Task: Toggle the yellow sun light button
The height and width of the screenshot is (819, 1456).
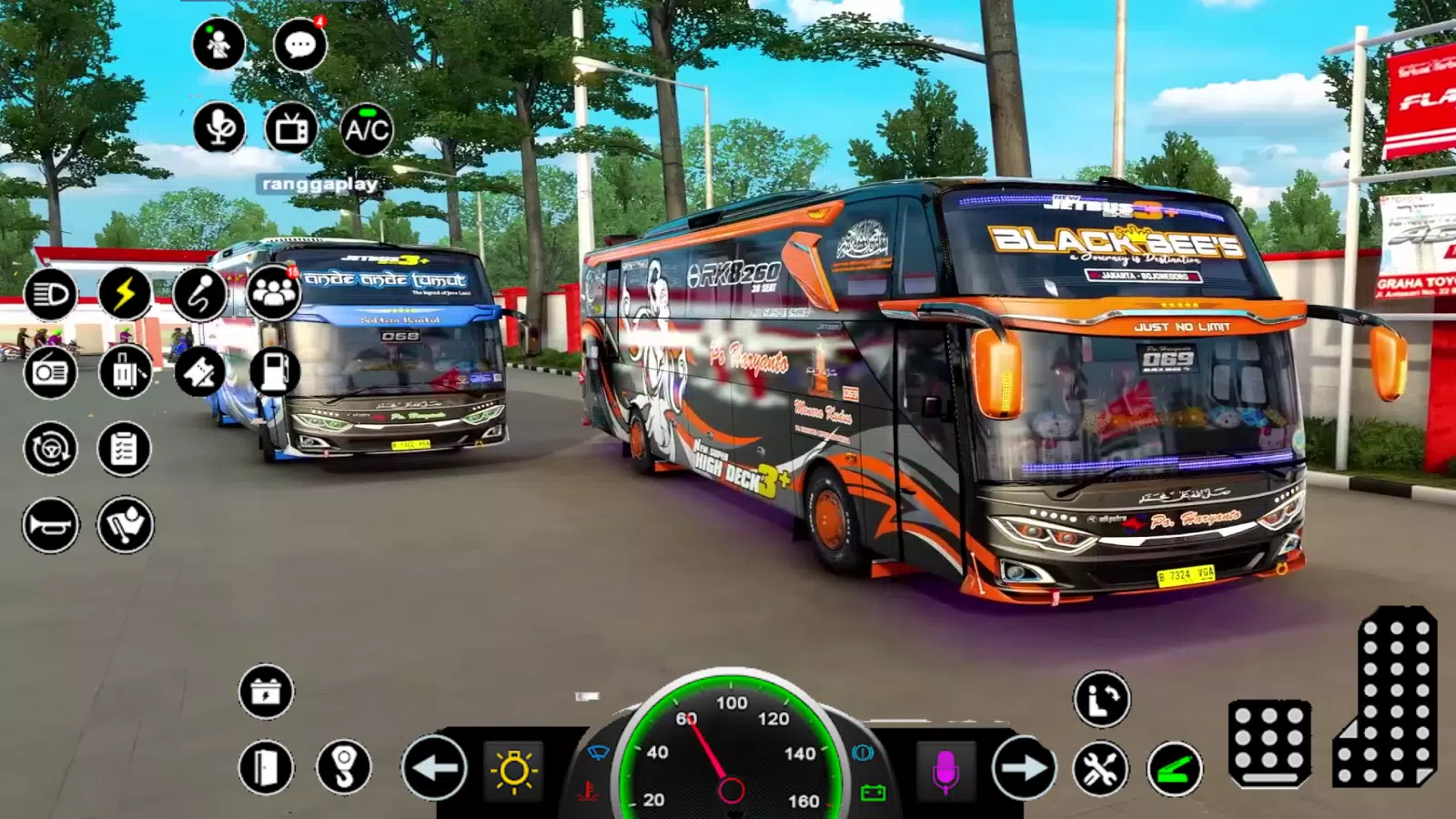Action: coord(513,771)
